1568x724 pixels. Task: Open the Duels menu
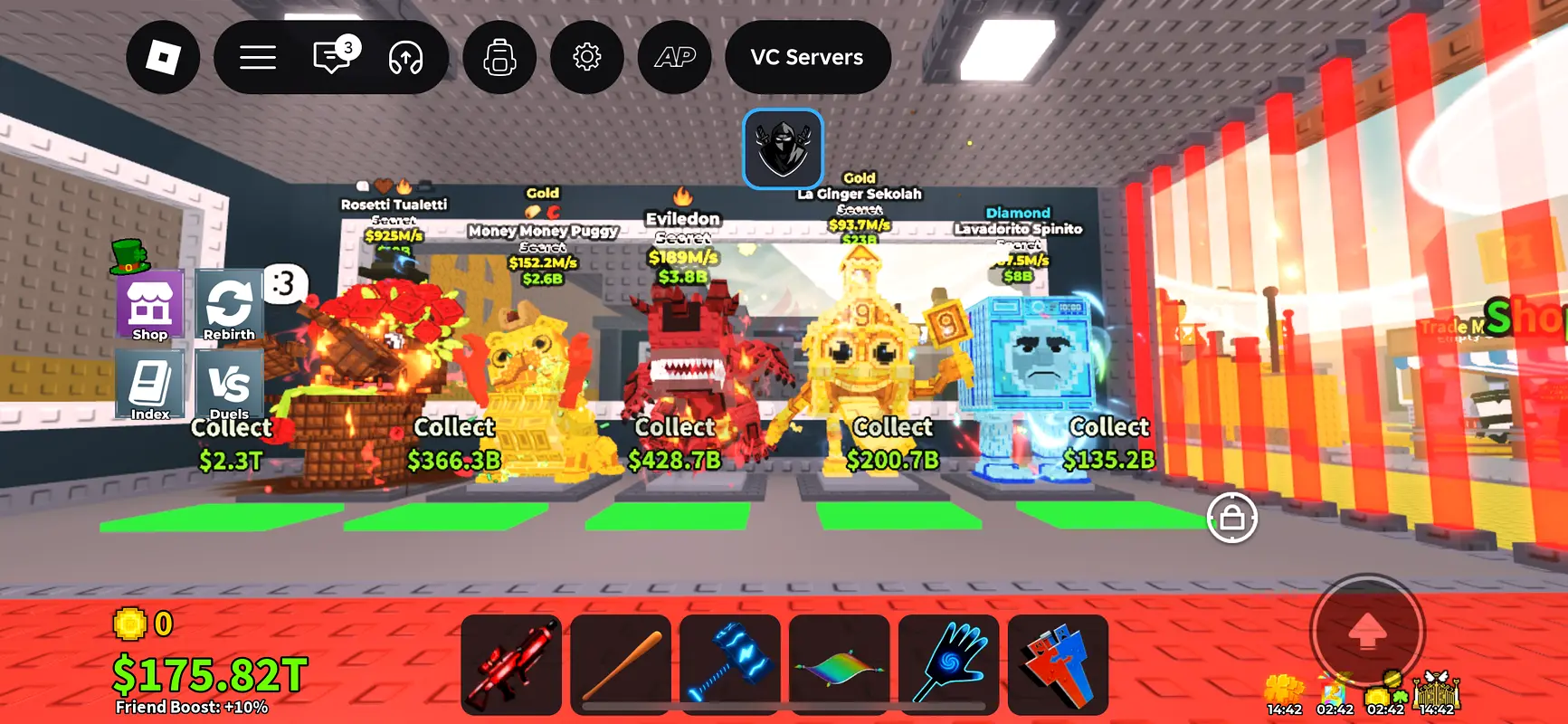click(x=229, y=386)
